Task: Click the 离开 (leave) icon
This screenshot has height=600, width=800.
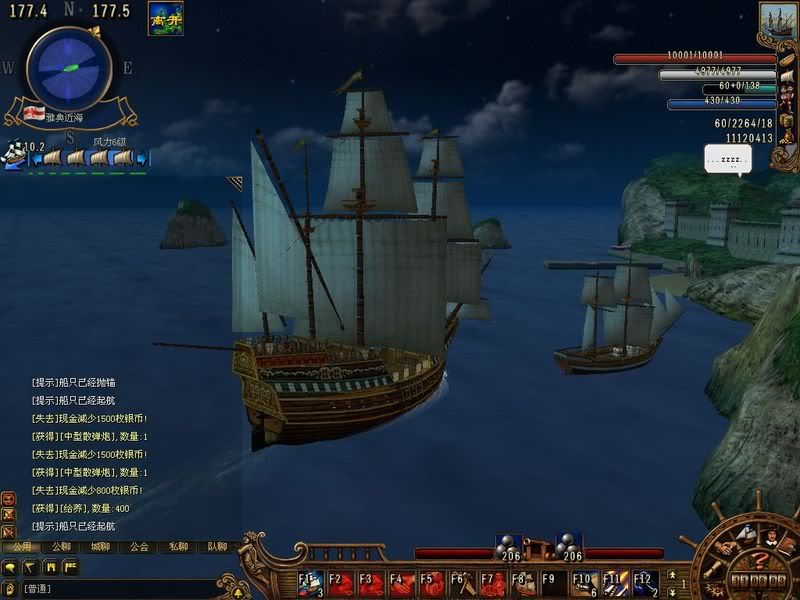Action: pos(165,18)
